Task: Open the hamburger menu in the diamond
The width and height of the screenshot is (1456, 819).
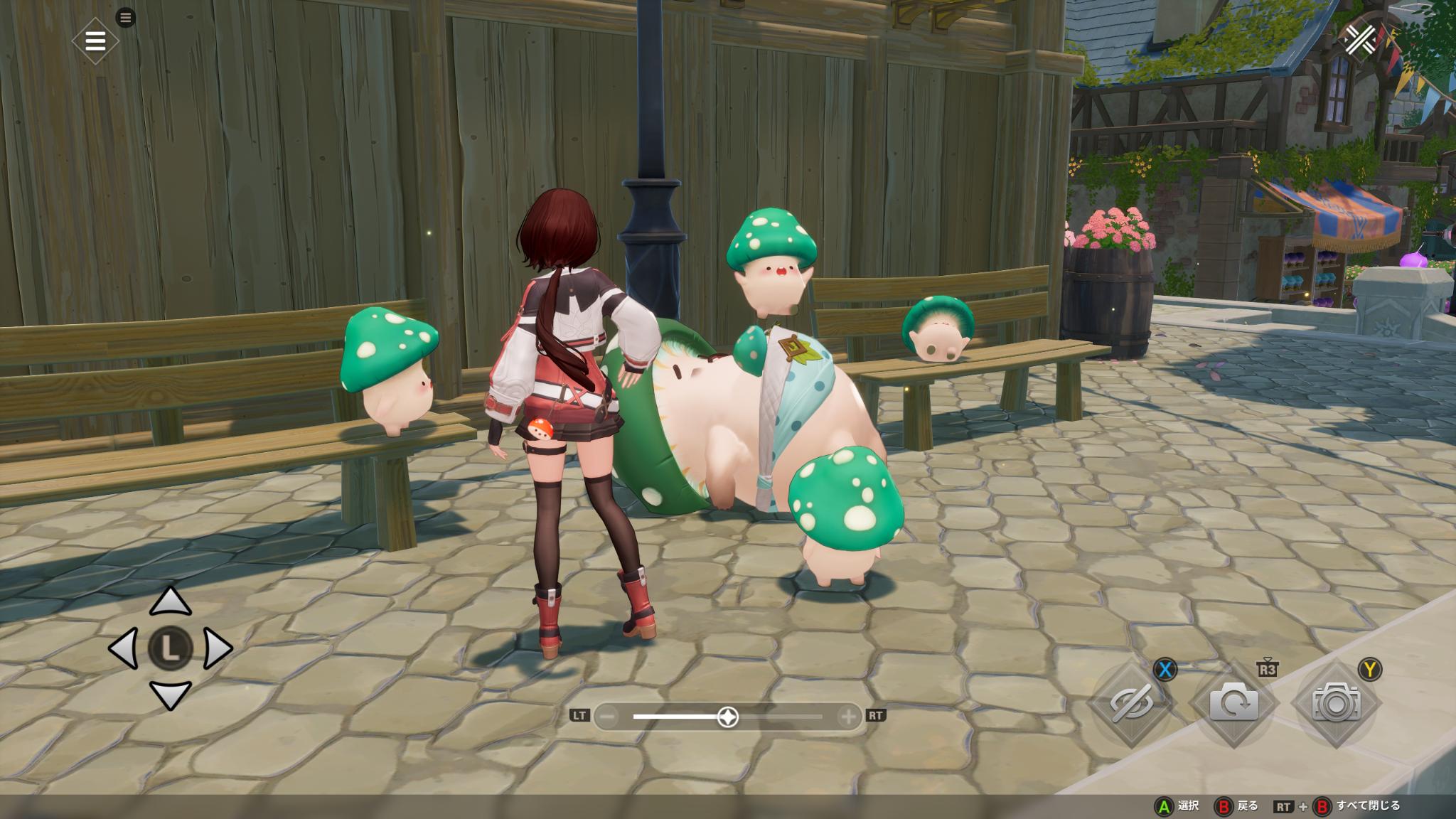Action: [95, 41]
